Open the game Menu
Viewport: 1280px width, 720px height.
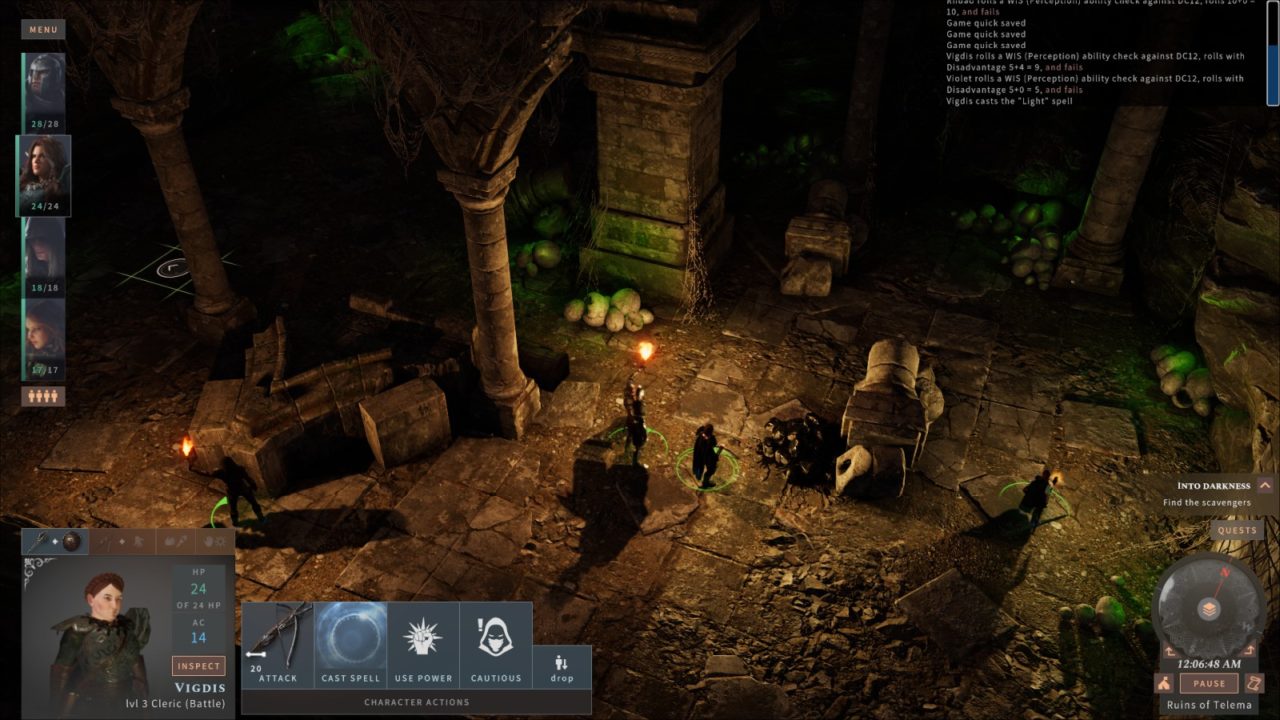(x=43, y=29)
